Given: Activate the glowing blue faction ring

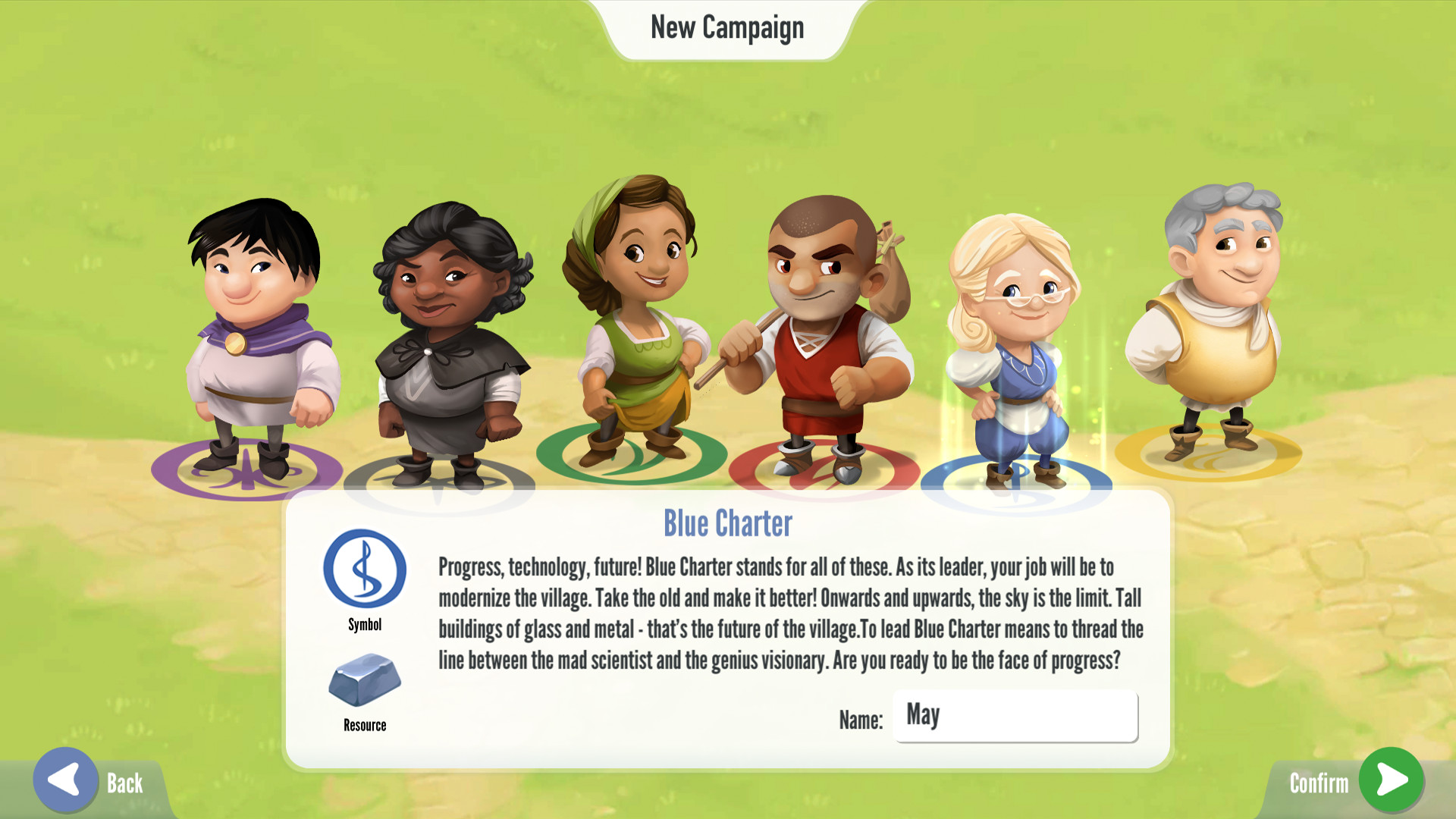Looking at the screenshot, I should pyautogui.click(x=1020, y=474).
